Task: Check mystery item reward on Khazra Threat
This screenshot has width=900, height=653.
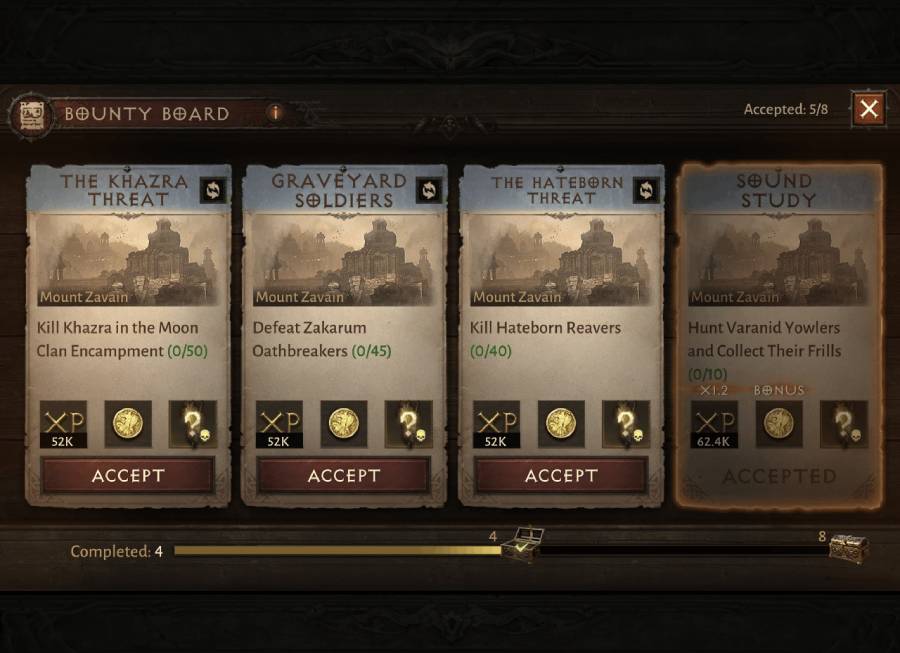Action: point(192,424)
